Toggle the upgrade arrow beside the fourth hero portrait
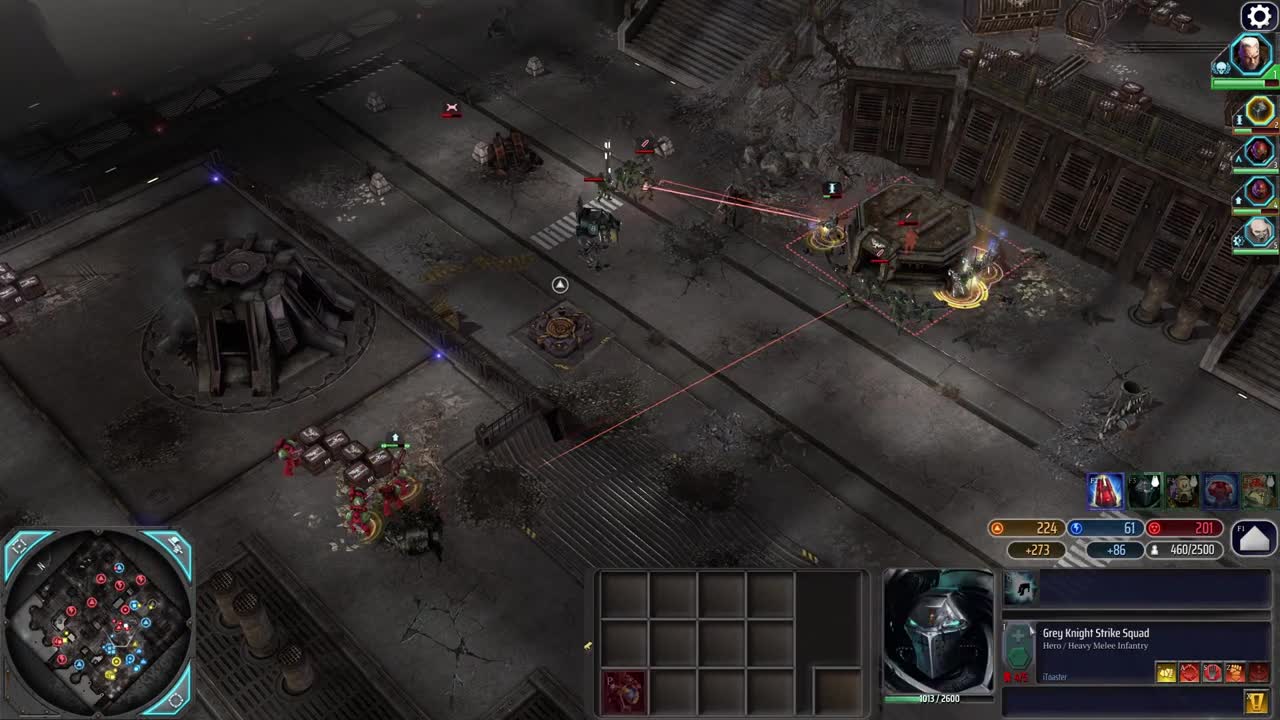 click(x=1239, y=199)
